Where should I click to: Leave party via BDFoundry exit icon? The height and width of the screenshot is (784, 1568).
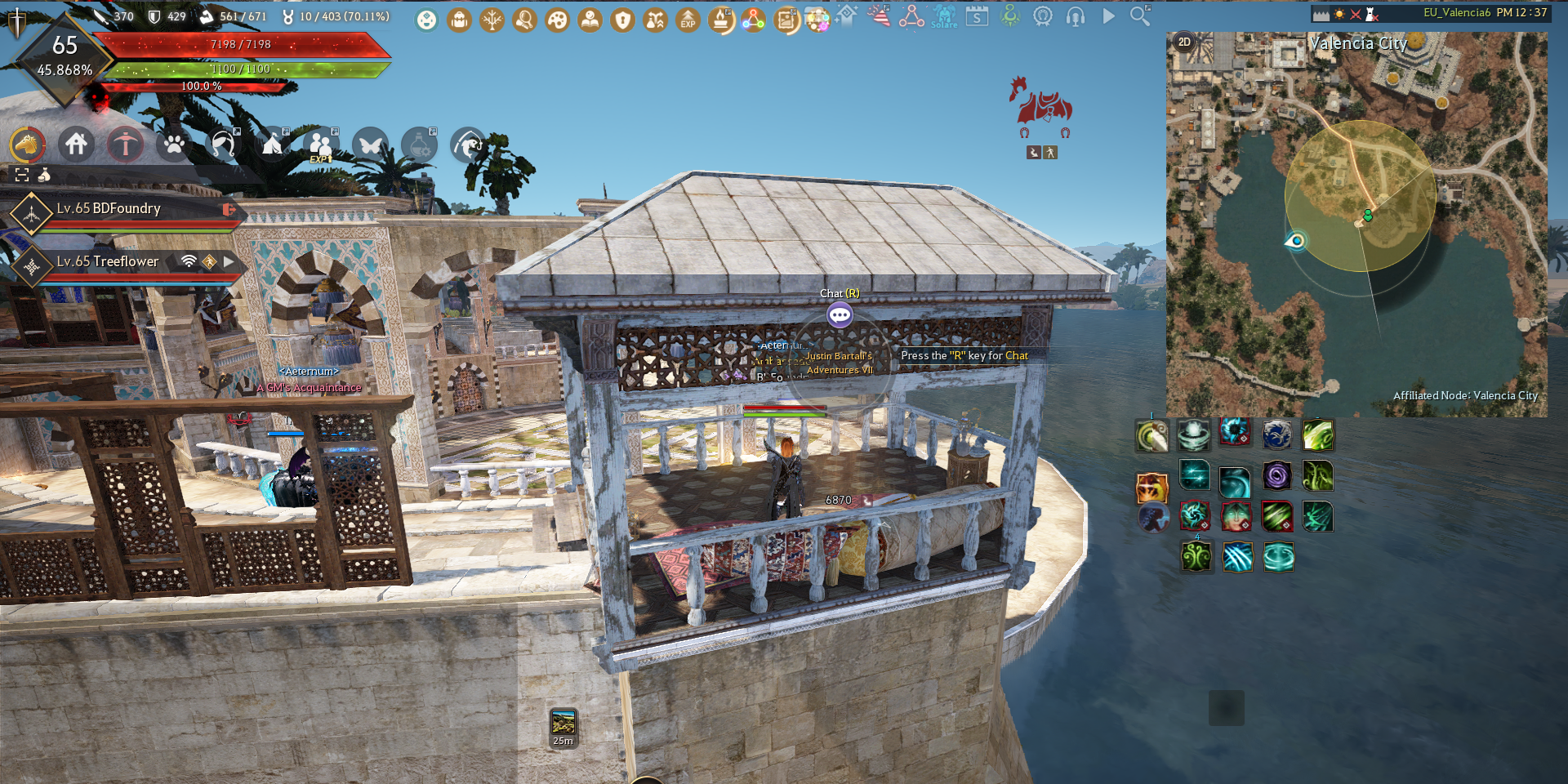point(229,210)
